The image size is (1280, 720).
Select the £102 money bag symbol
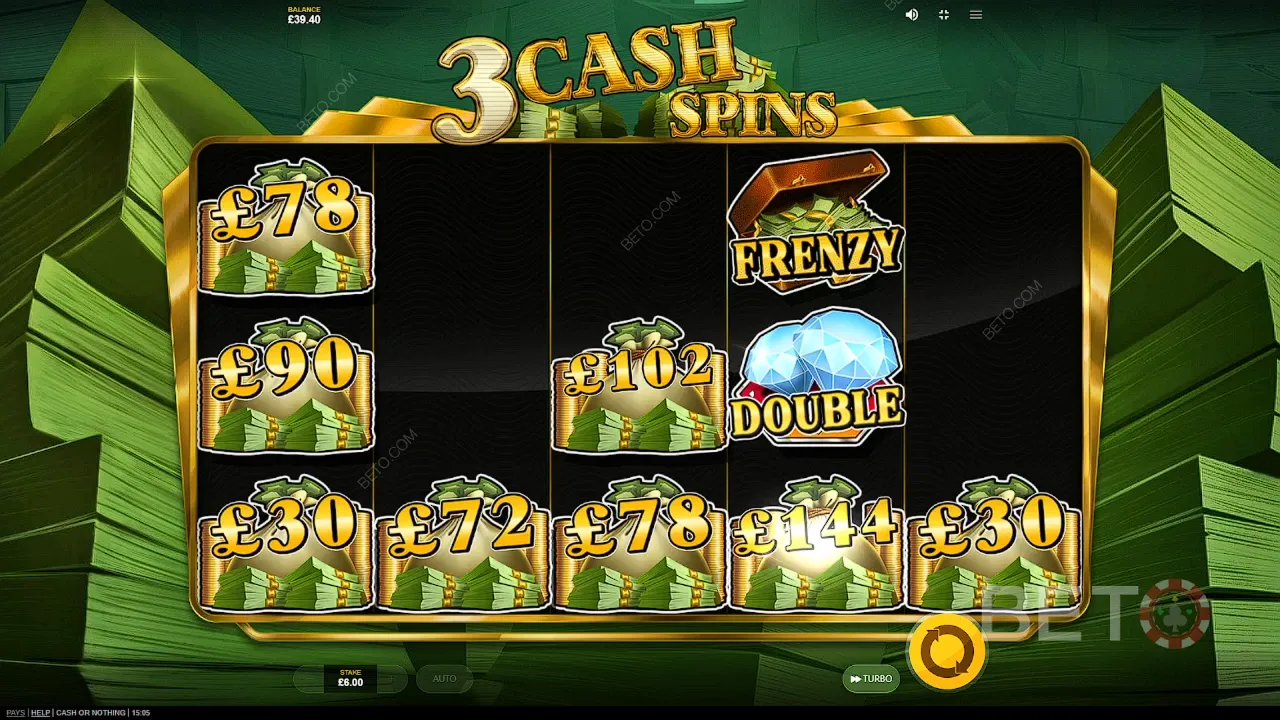[640, 388]
